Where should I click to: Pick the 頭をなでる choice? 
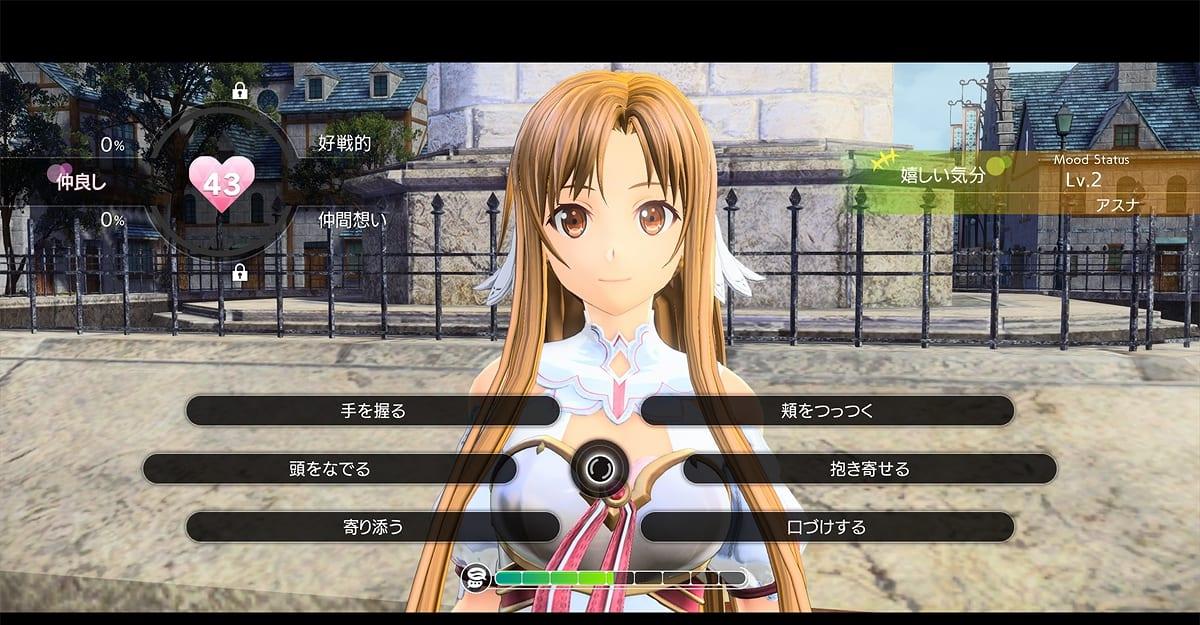coord(330,468)
